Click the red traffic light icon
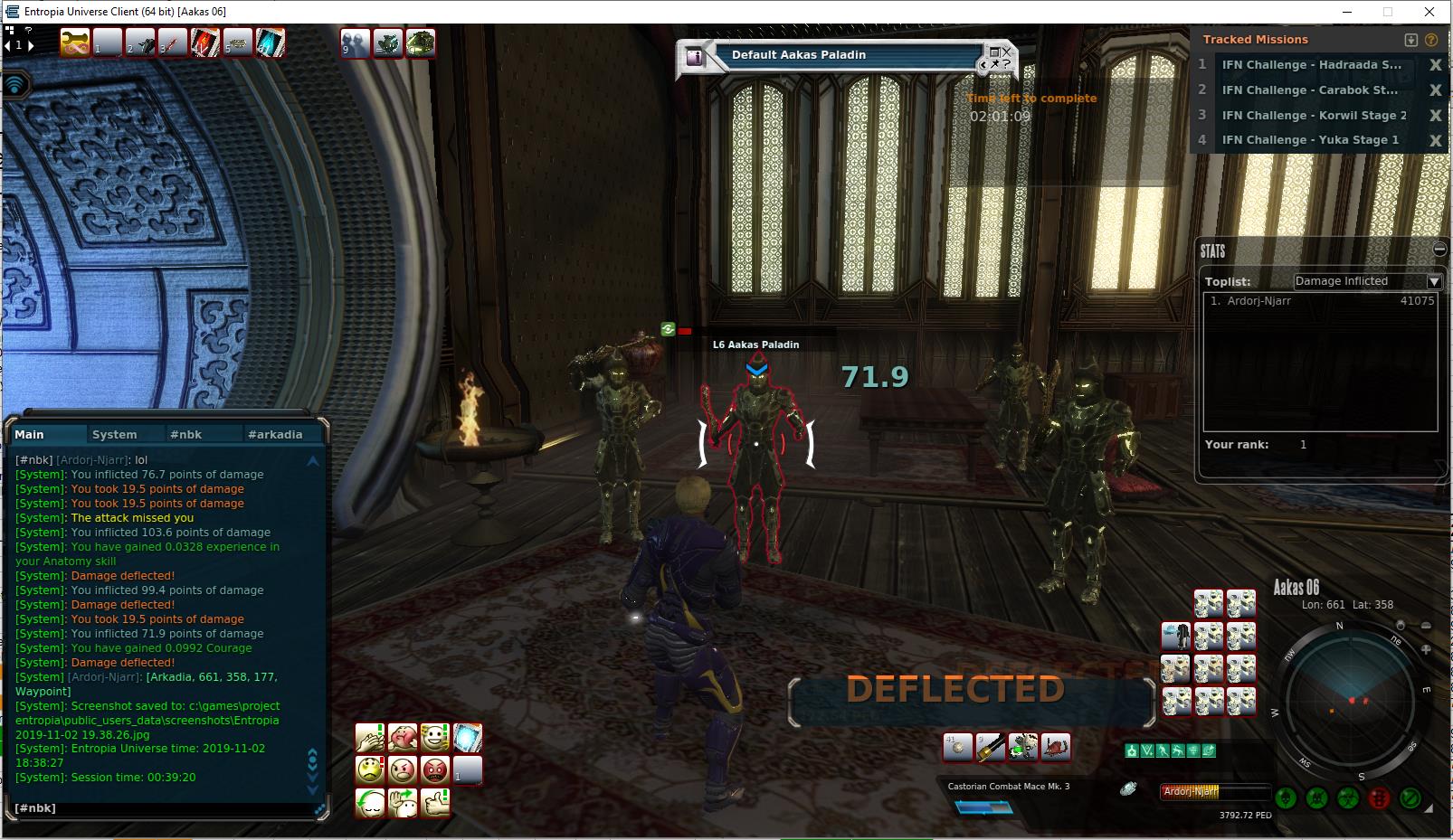The height and width of the screenshot is (840, 1453). pyautogui.click(x=1379, y=798)
